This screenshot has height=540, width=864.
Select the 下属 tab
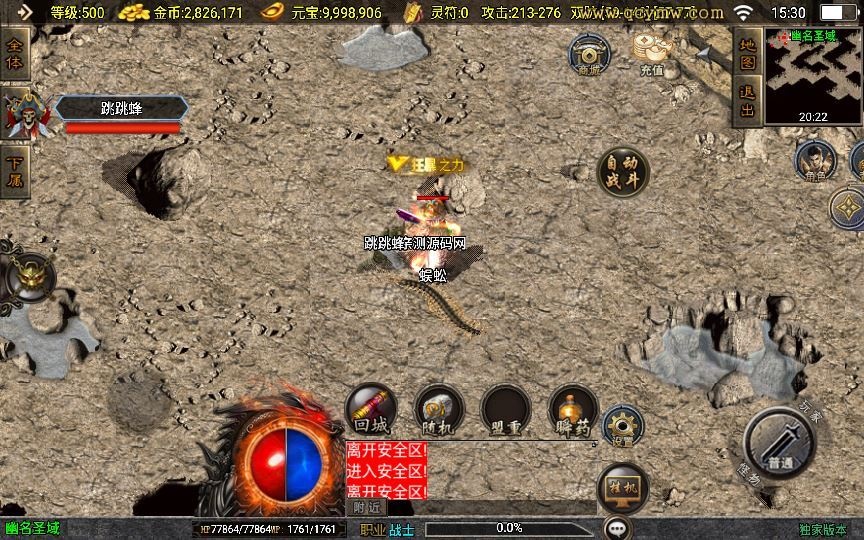[x=16, y=172]
